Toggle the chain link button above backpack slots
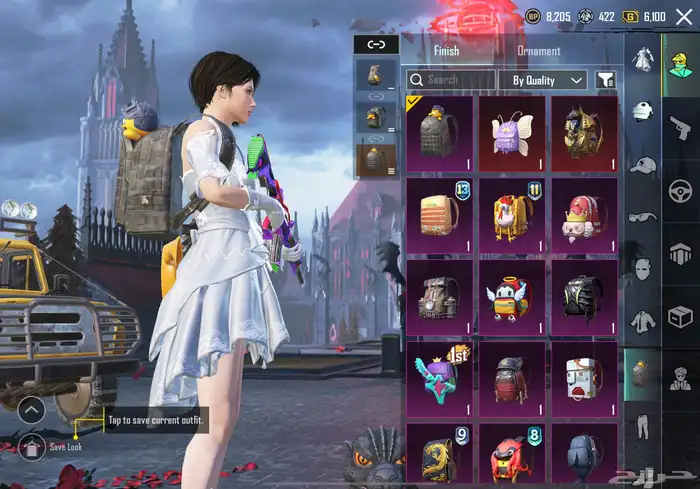700x489 pixels. (x=376, y=44)
